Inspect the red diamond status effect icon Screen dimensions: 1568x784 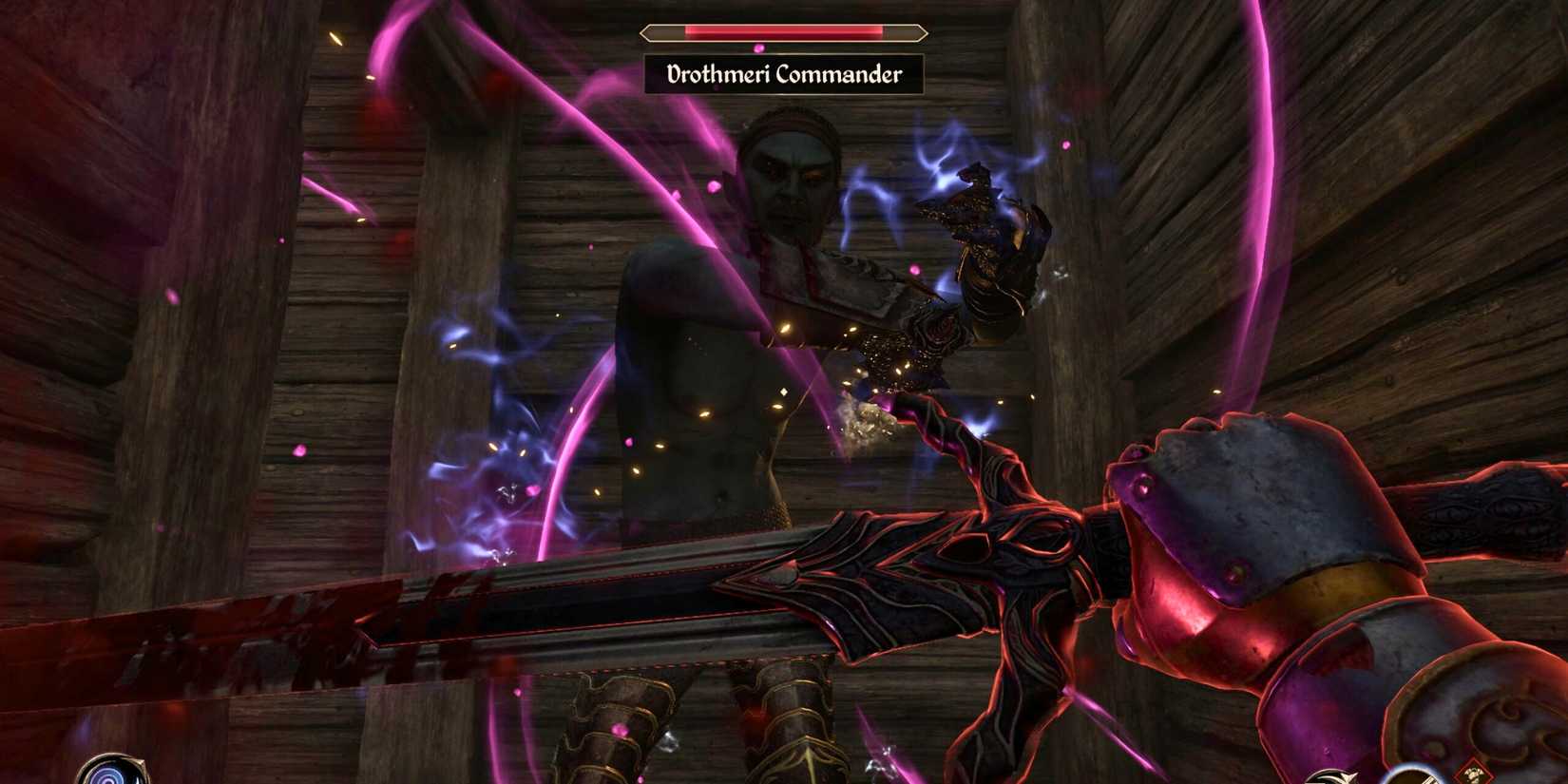1474,774
